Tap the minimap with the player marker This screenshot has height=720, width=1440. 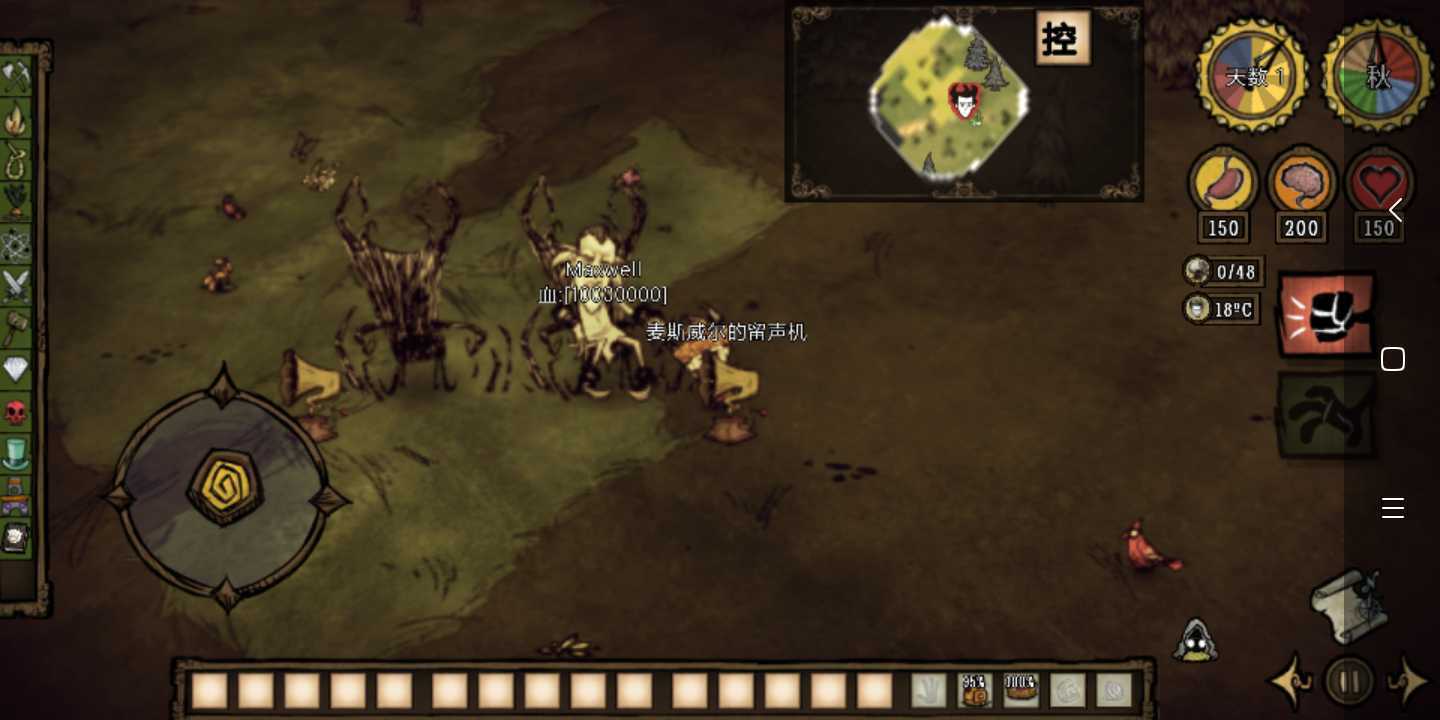click(x=950, y=100)
